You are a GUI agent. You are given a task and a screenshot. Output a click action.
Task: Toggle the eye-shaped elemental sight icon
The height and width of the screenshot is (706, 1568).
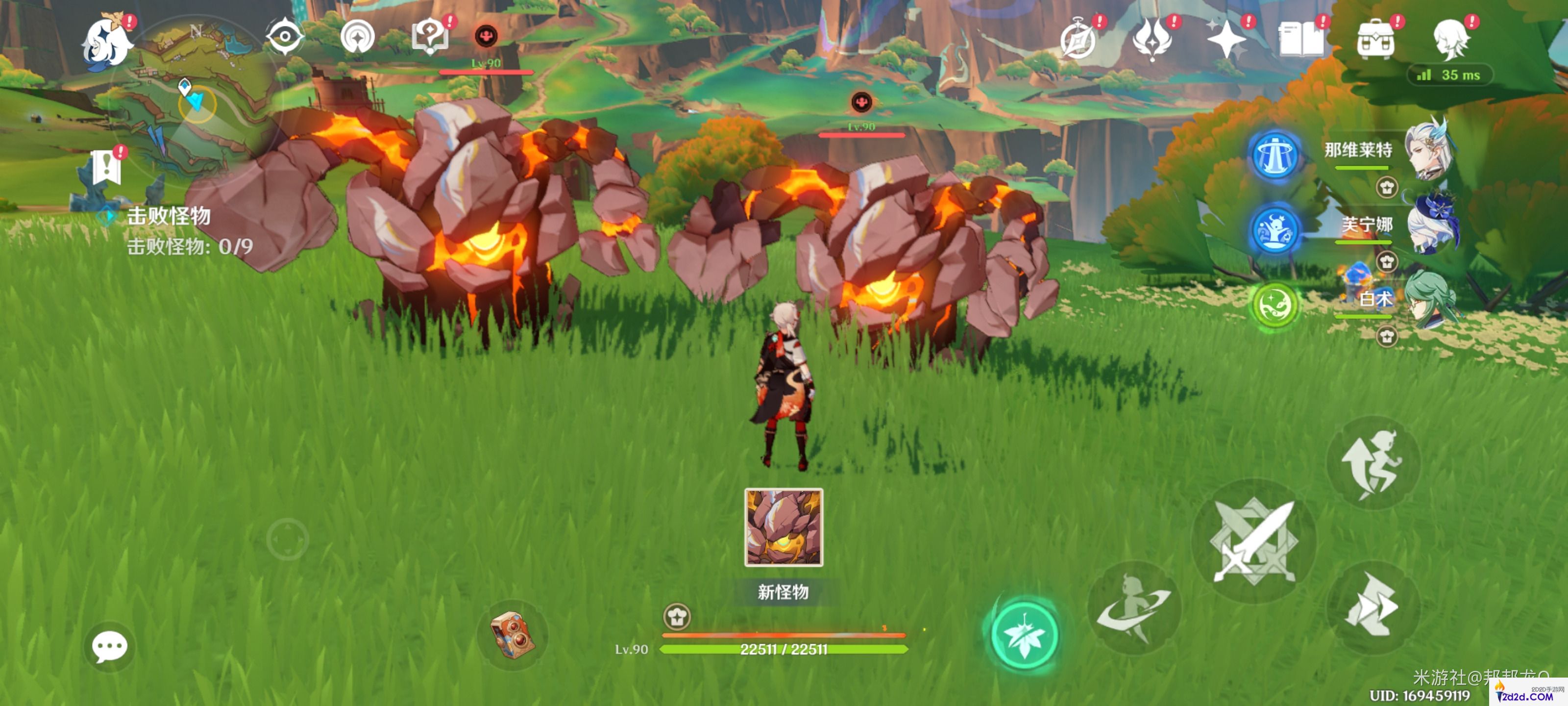click(x=284, y=37)
